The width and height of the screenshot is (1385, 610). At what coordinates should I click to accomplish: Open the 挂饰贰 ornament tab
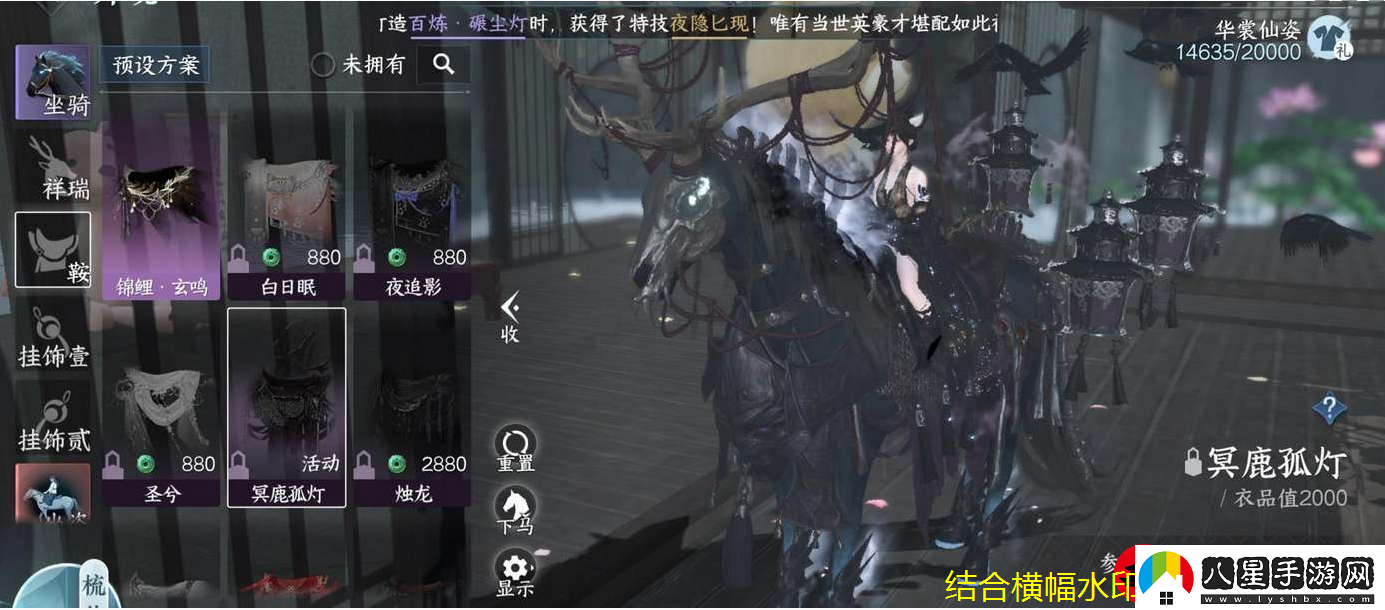pos(53,422)
